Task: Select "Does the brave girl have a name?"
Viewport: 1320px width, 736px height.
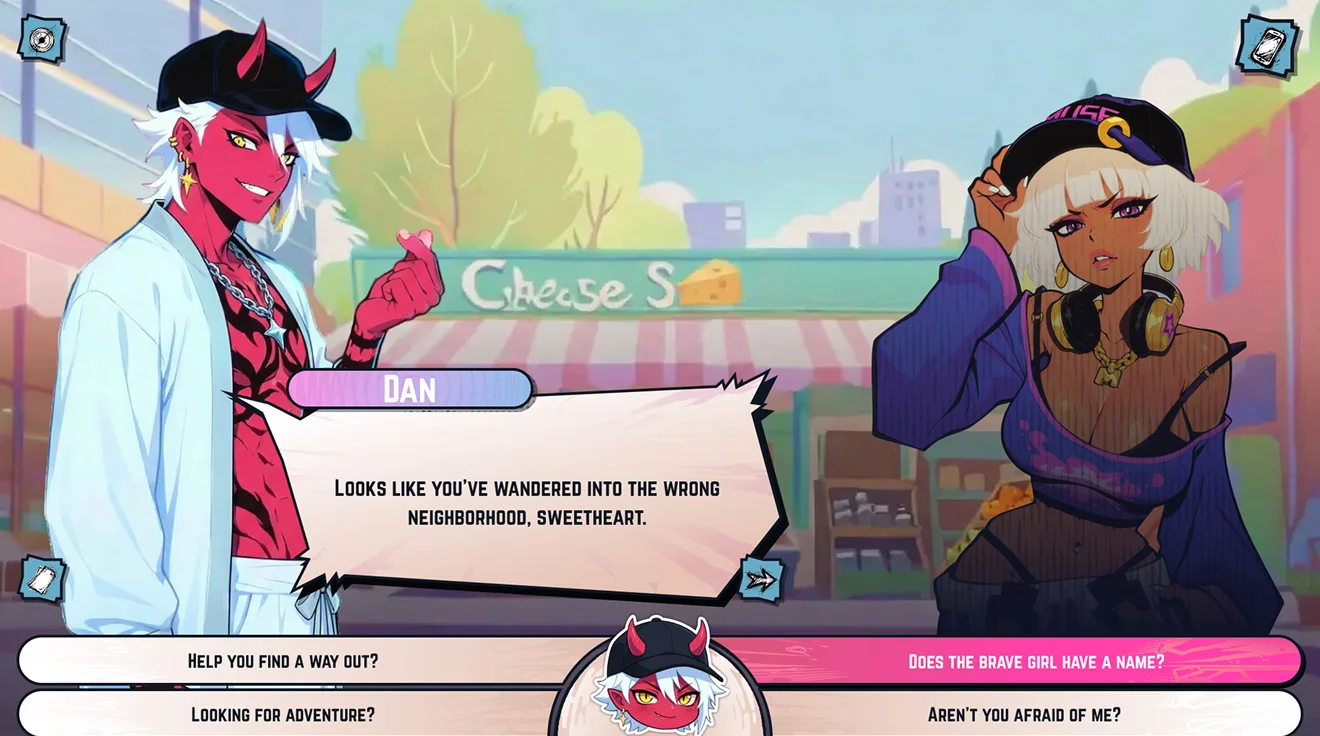Action: (1035, 661)
